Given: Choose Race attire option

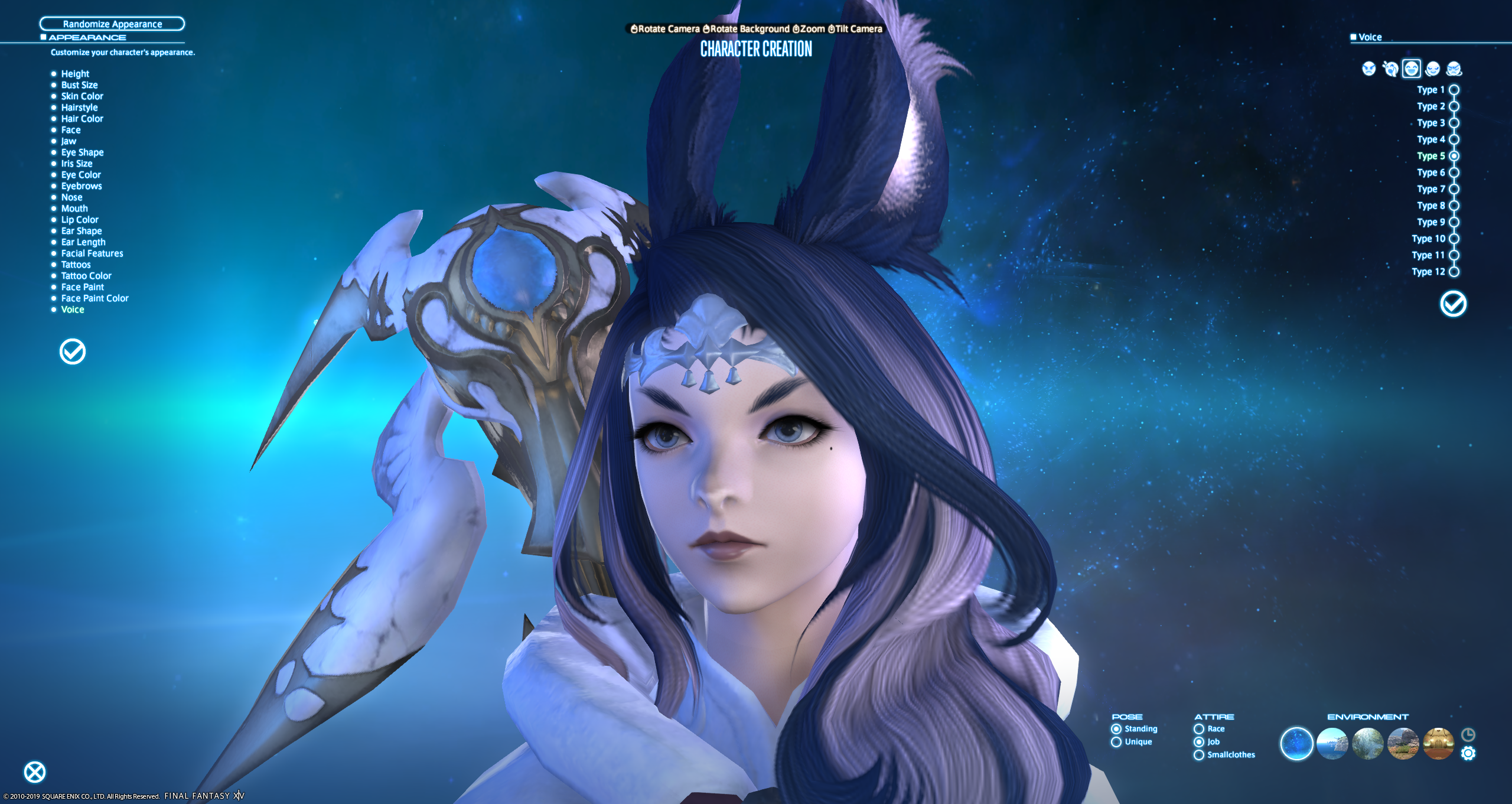Looking at the screenshot, I should 1199,729.
